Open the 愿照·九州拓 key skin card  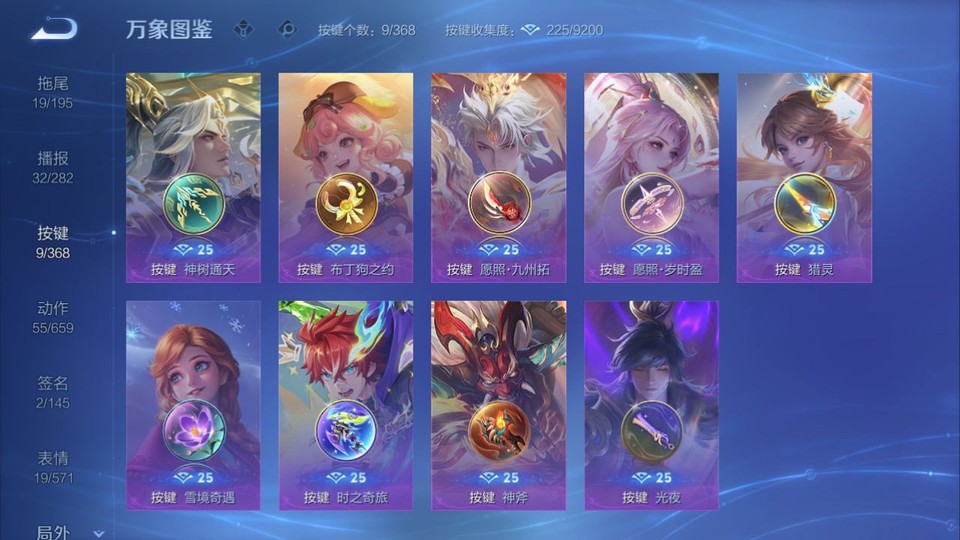(498, 177)
